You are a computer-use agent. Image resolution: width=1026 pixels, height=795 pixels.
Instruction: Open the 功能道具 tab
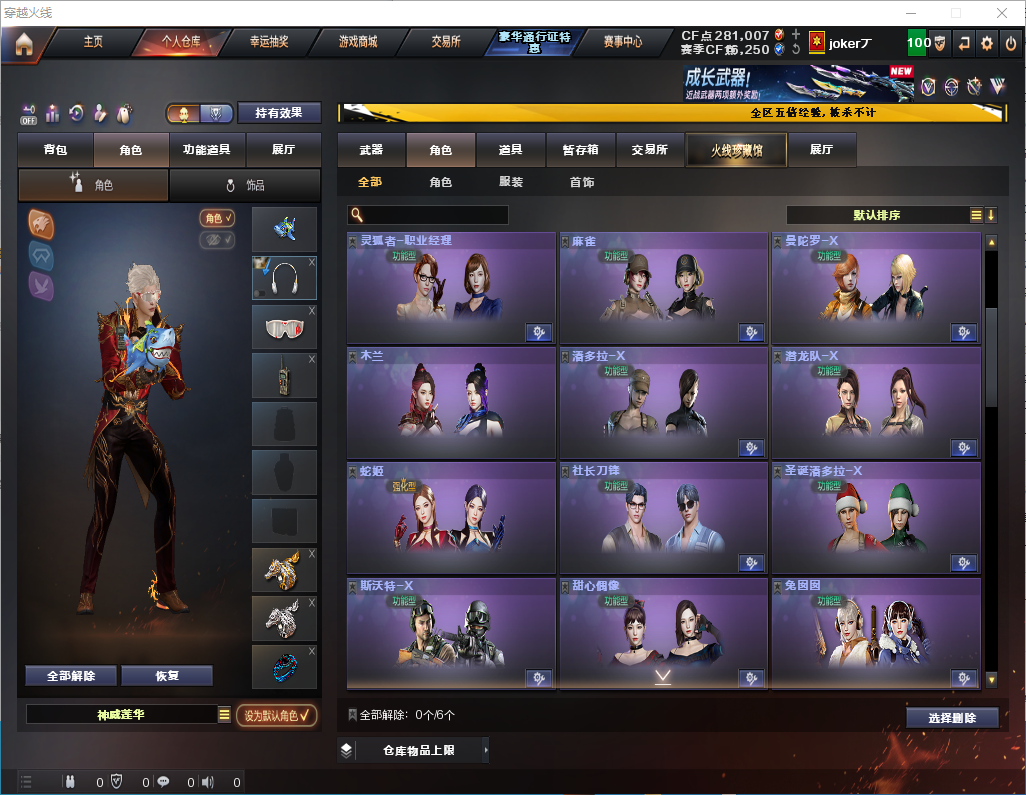coord(207,150)
